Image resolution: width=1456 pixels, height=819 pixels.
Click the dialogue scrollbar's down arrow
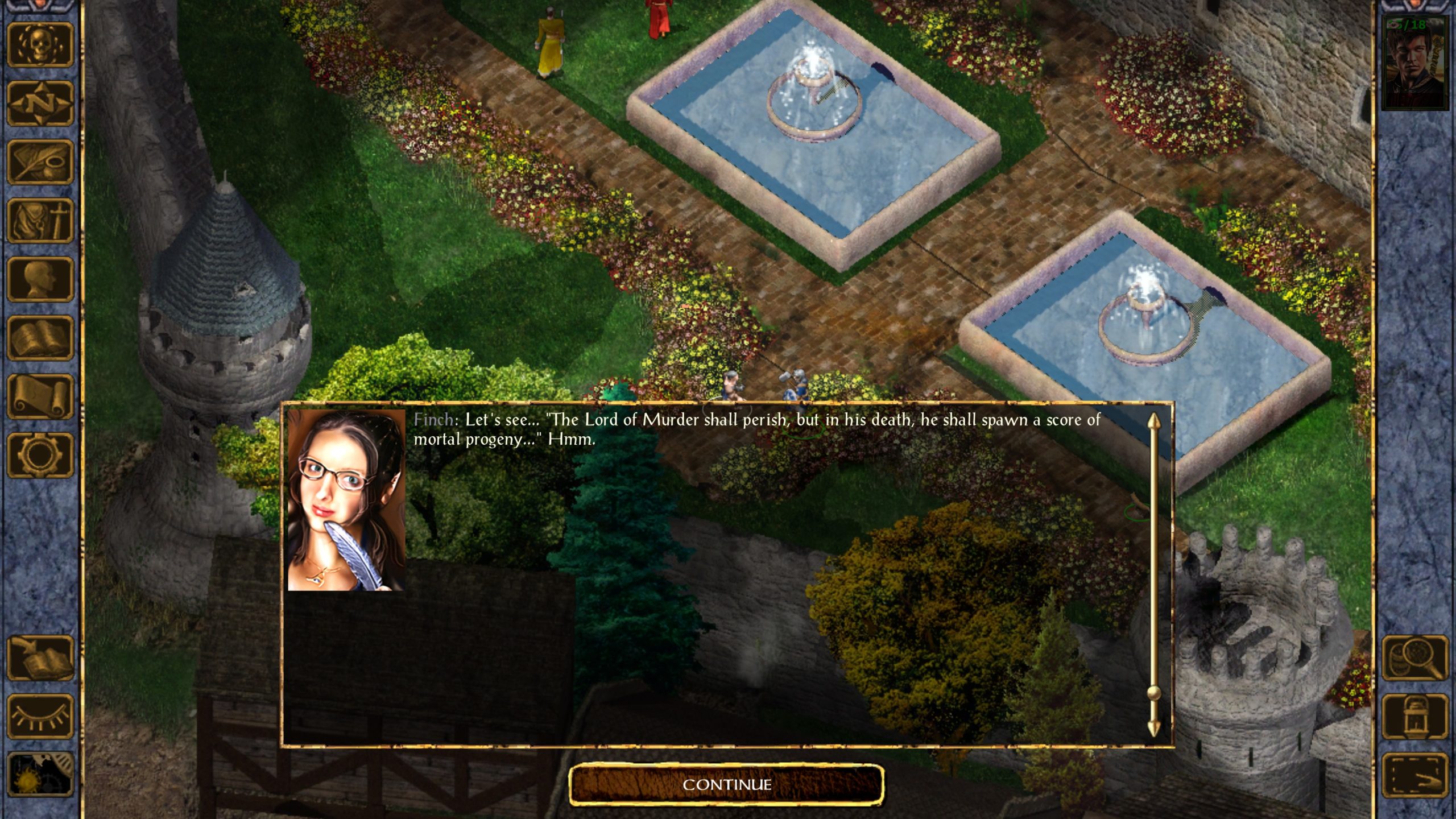click(1153, 729)
